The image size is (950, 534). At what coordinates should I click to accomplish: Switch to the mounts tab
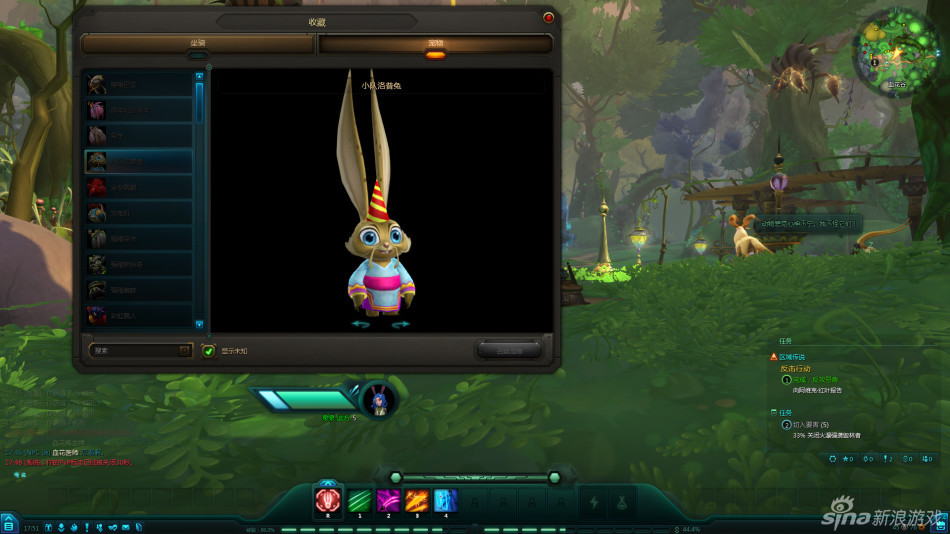click(198, 44)
